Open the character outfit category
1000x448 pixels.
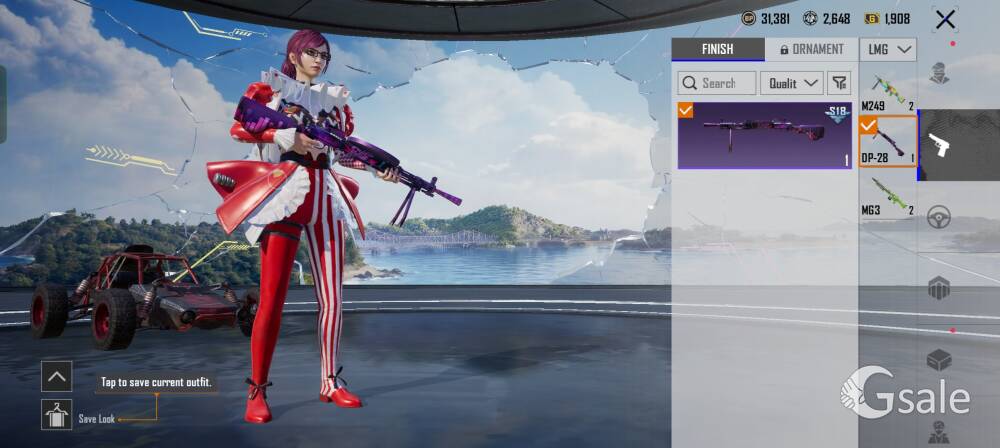939,73
